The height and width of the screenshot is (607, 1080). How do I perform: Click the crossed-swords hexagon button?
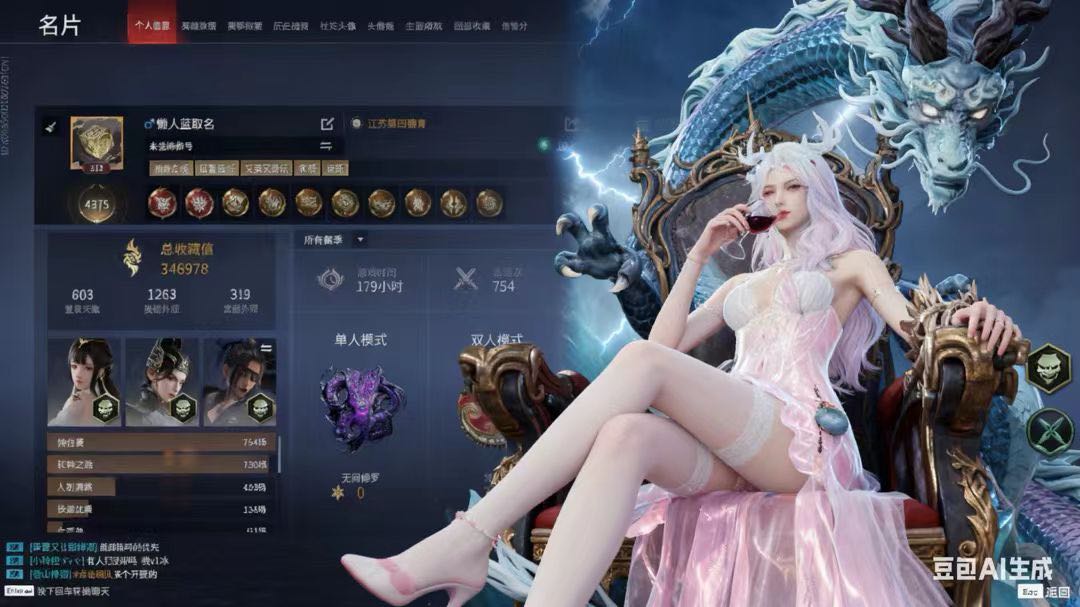[x=1047, y=432]
